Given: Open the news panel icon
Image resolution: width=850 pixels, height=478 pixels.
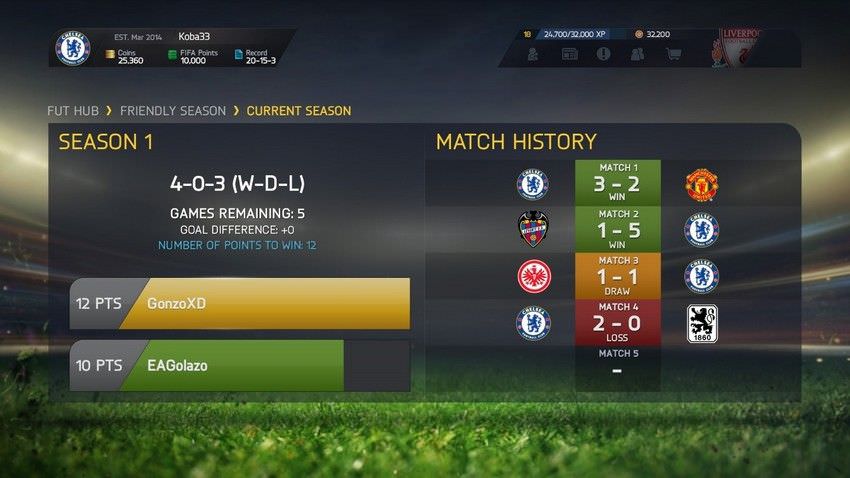Looking at the screenshot, I should pyautogui.click(x=569, y=54).
